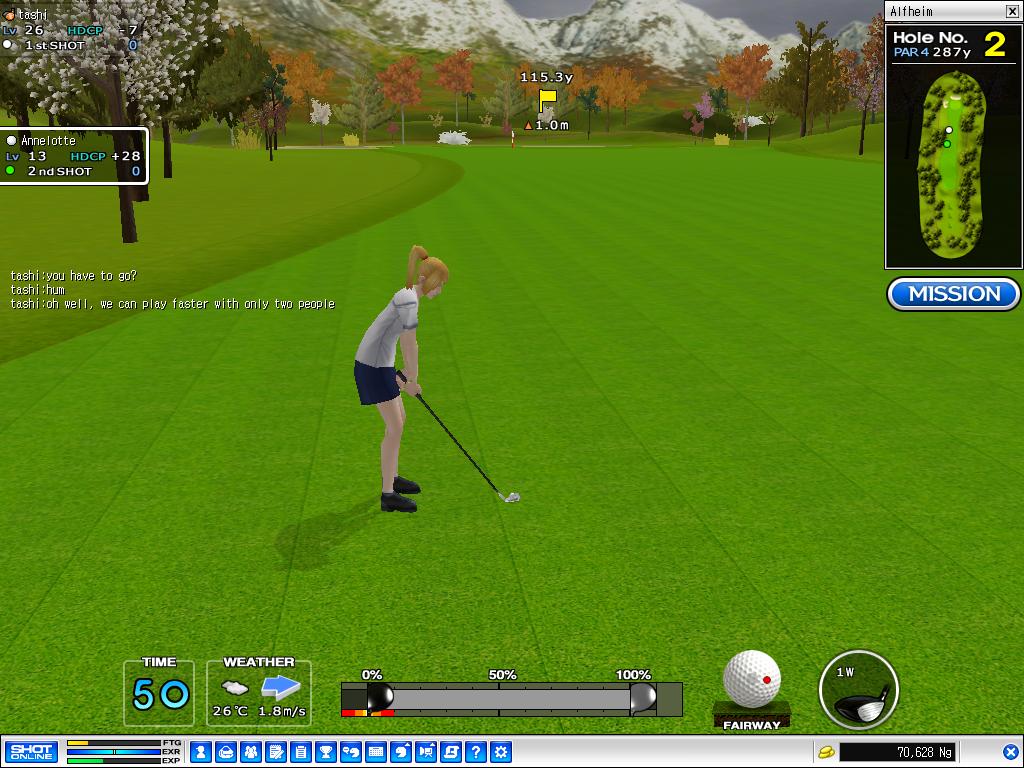
Task: Open the keyboard toolbar icon
Action: 376,751
